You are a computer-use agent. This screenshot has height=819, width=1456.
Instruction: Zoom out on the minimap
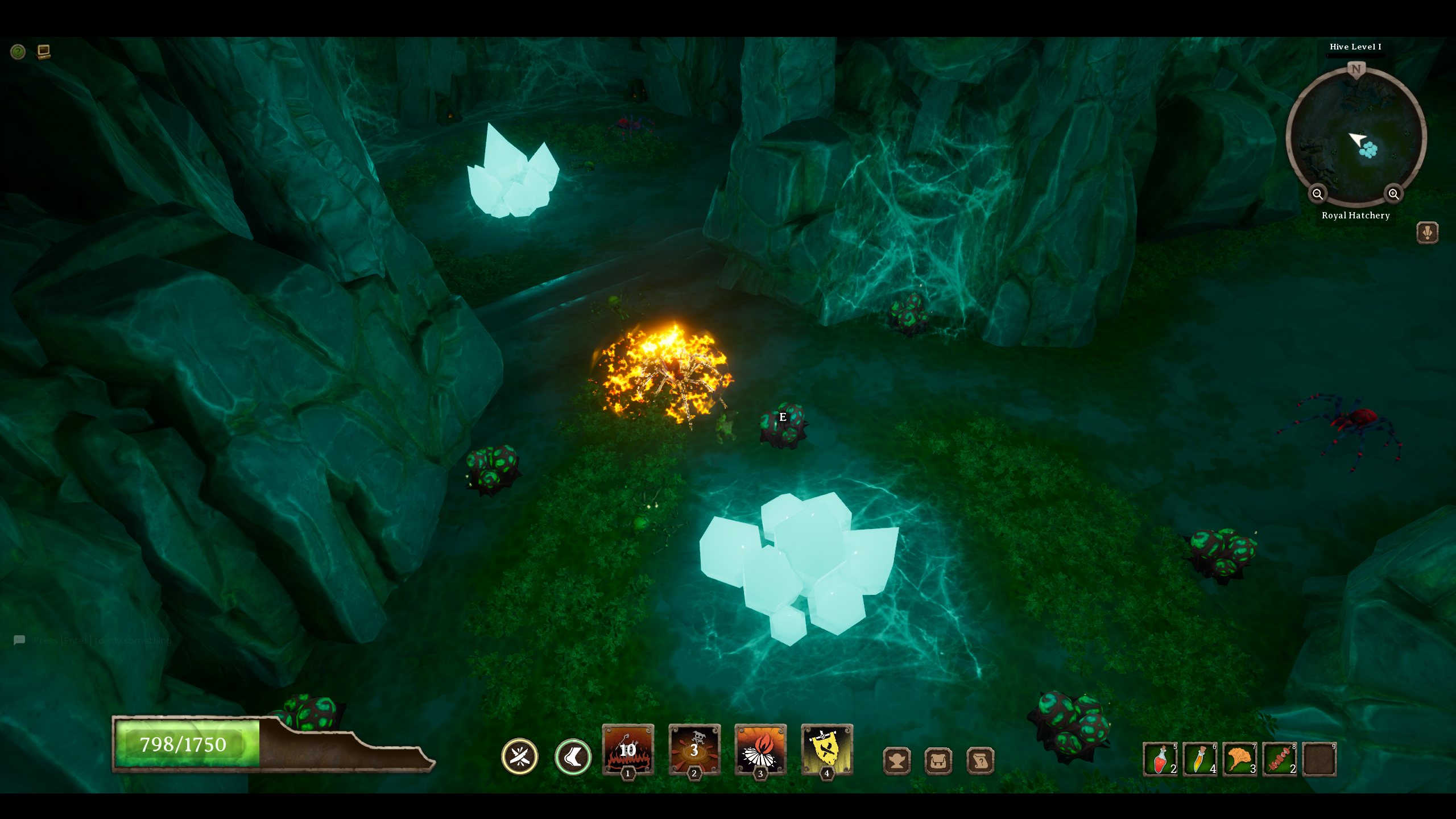tap(1318, 194)
